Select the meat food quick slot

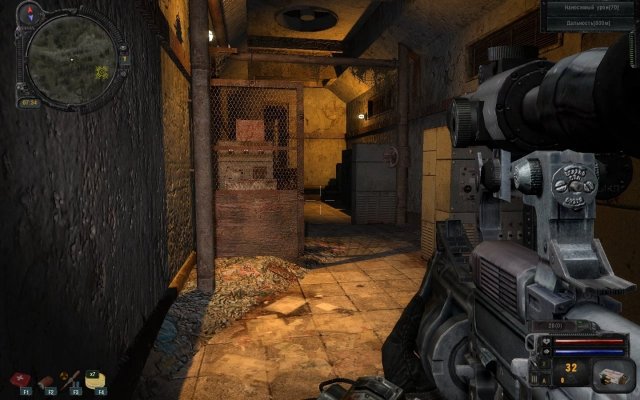(47, 381)
